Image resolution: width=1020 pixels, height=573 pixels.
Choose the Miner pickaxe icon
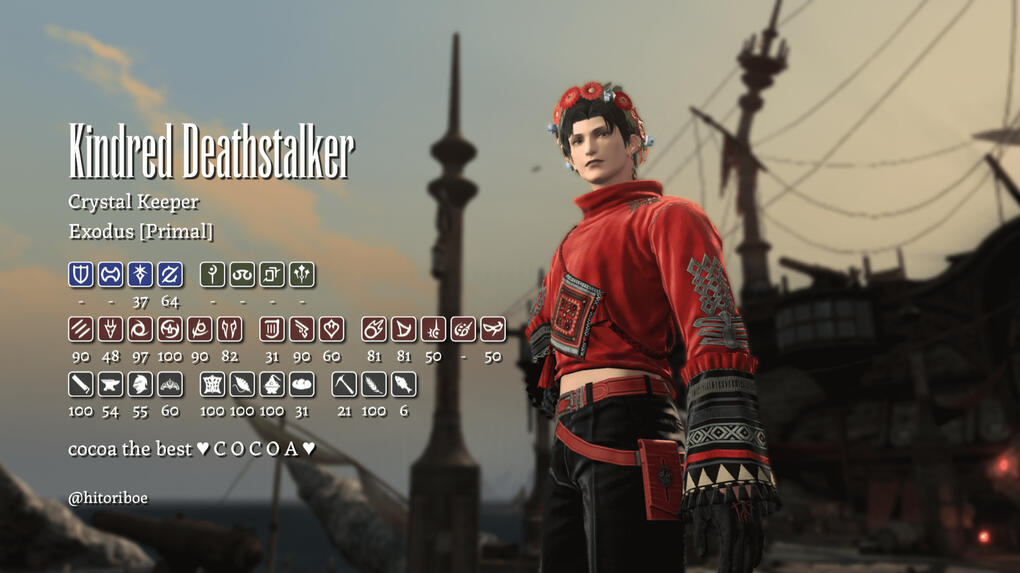(x=344, y=384)
